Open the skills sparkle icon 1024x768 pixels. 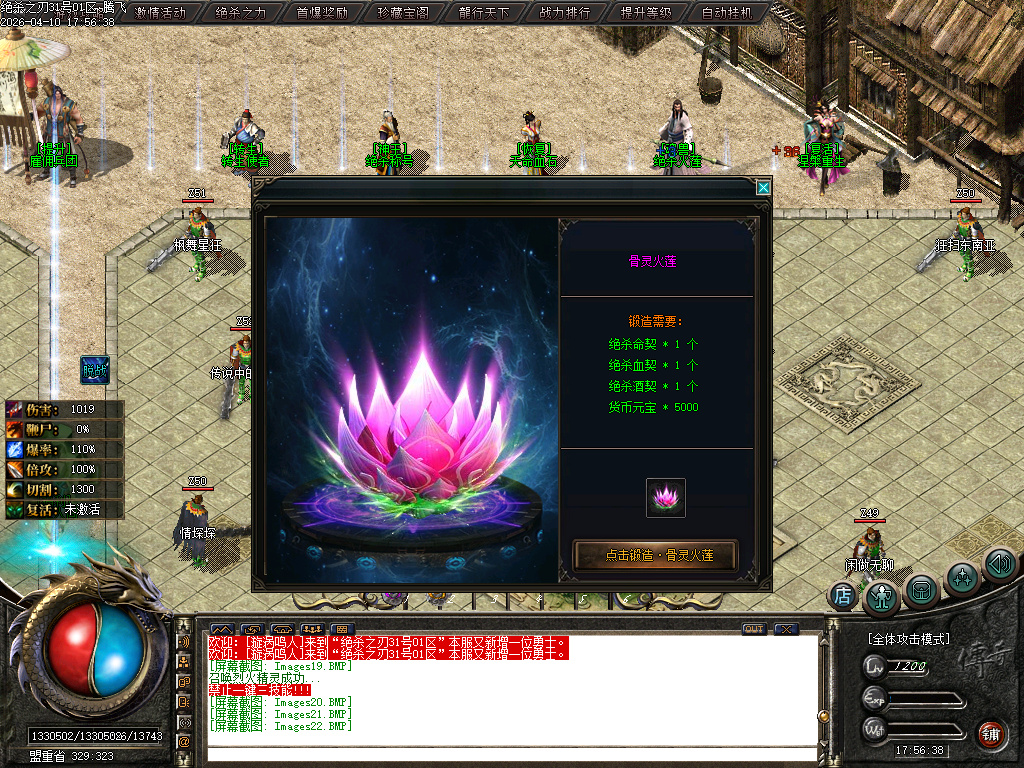[963, 577]
